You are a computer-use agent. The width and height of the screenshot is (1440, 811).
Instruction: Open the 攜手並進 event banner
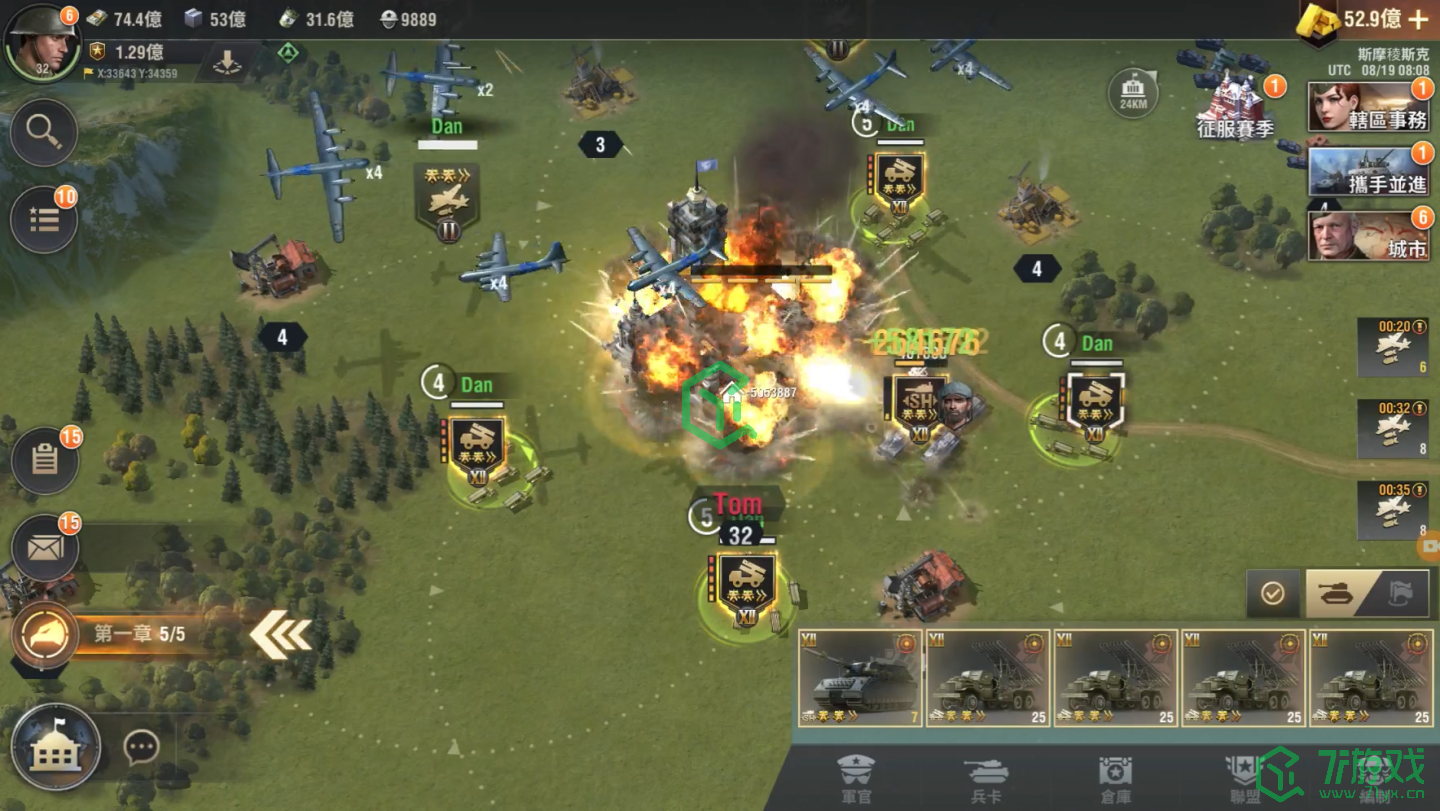point(1368,172)
